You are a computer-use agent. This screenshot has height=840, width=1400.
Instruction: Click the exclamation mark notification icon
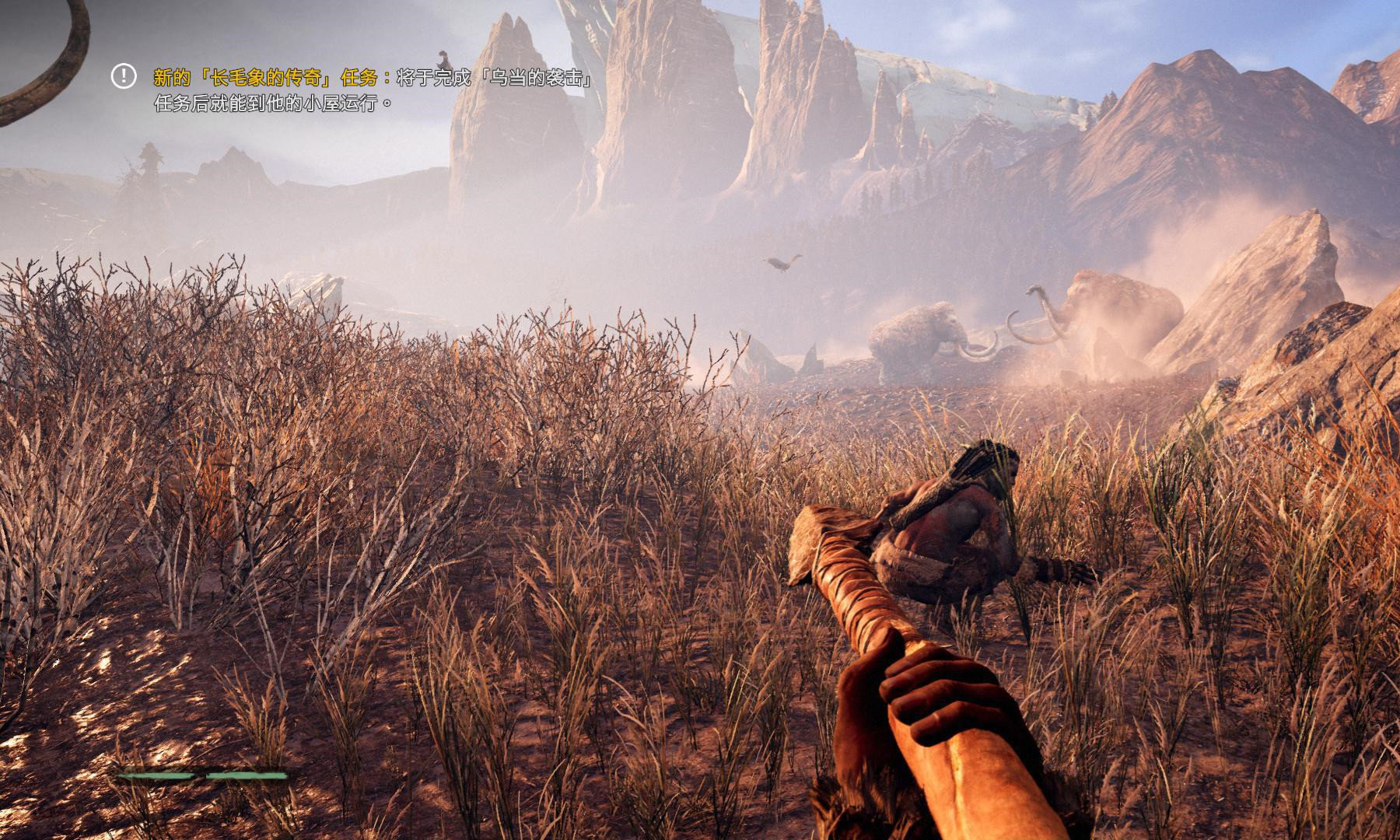tap(123, 76)
